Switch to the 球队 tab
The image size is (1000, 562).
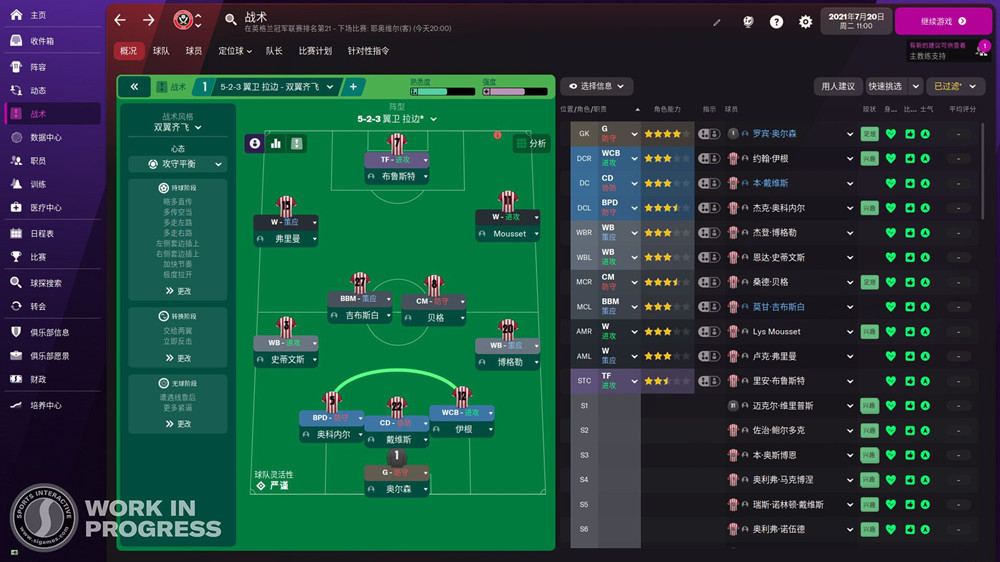[161, 51]
